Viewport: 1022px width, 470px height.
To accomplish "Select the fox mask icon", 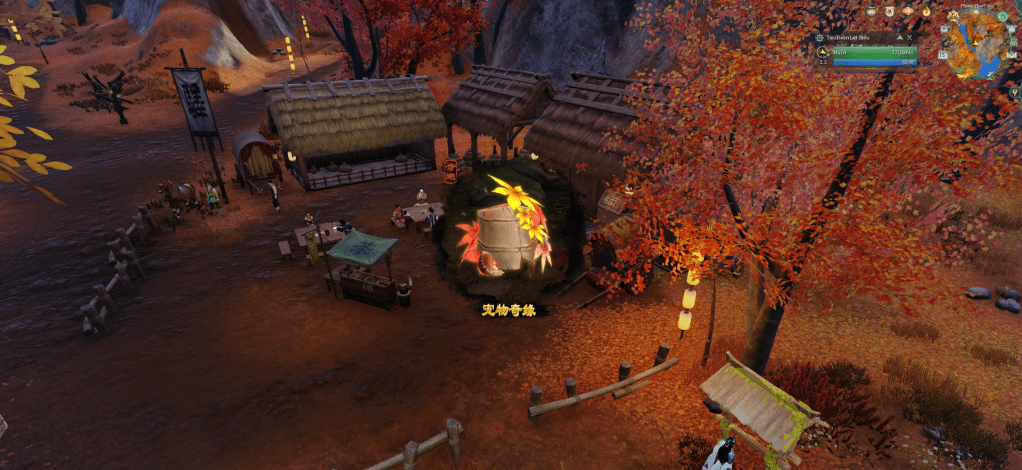I will [x=889, y=11].
